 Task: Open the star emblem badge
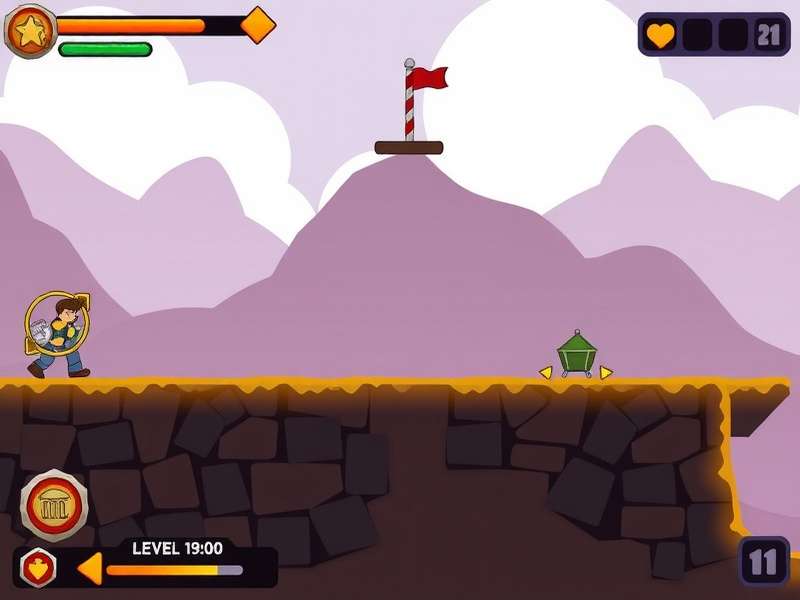coord(30,31)
